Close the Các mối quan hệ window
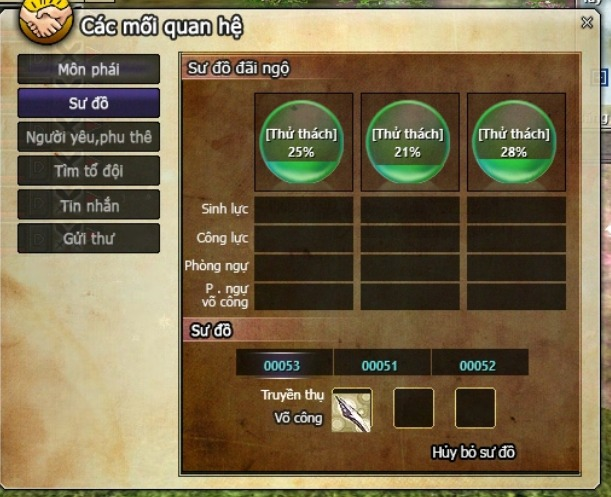The height and width of the screenshot is (497, 611). (587, 23)
